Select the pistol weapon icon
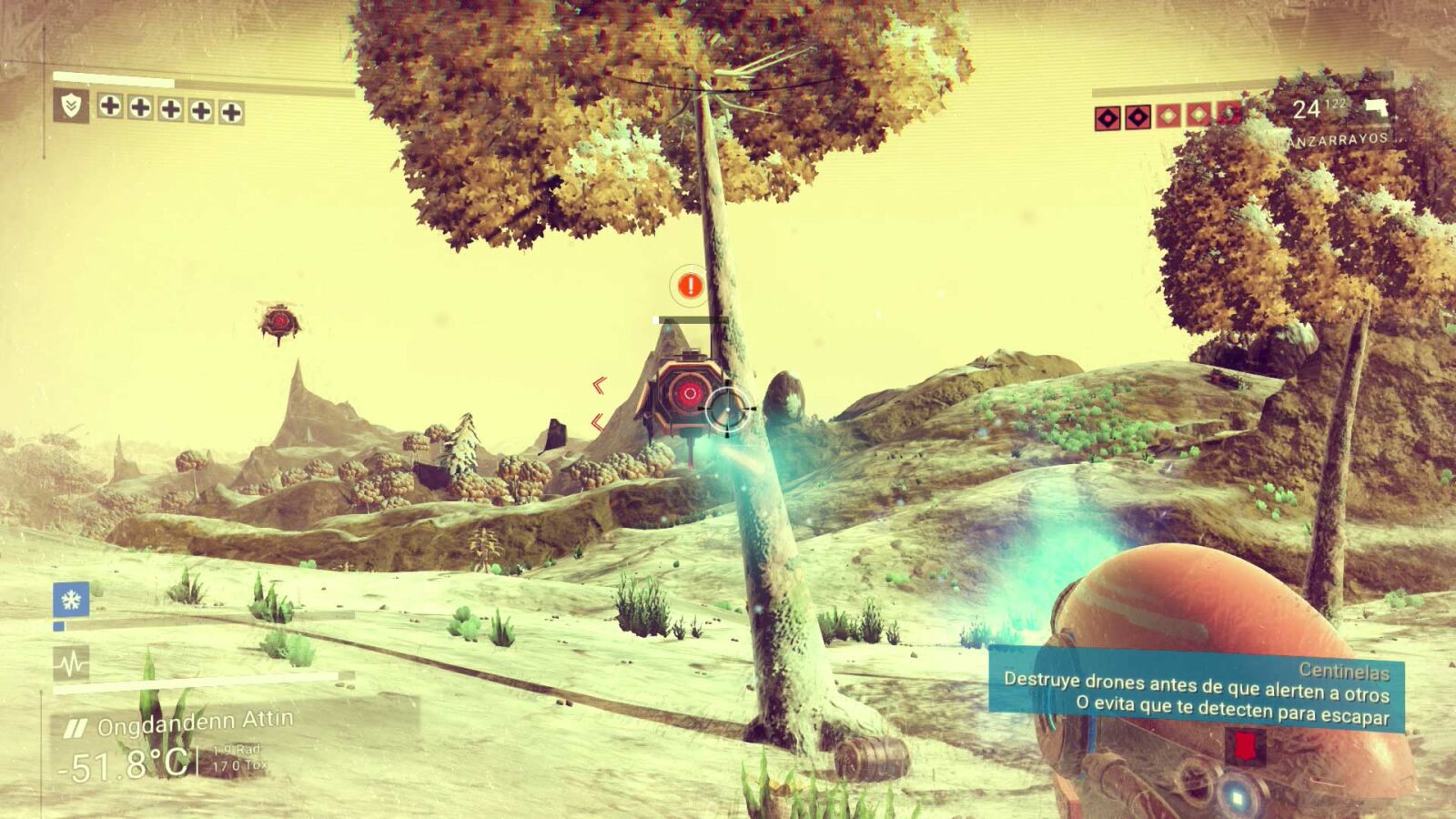The height and width of the screenshot is (819, 1456). tap(1376, 107)
